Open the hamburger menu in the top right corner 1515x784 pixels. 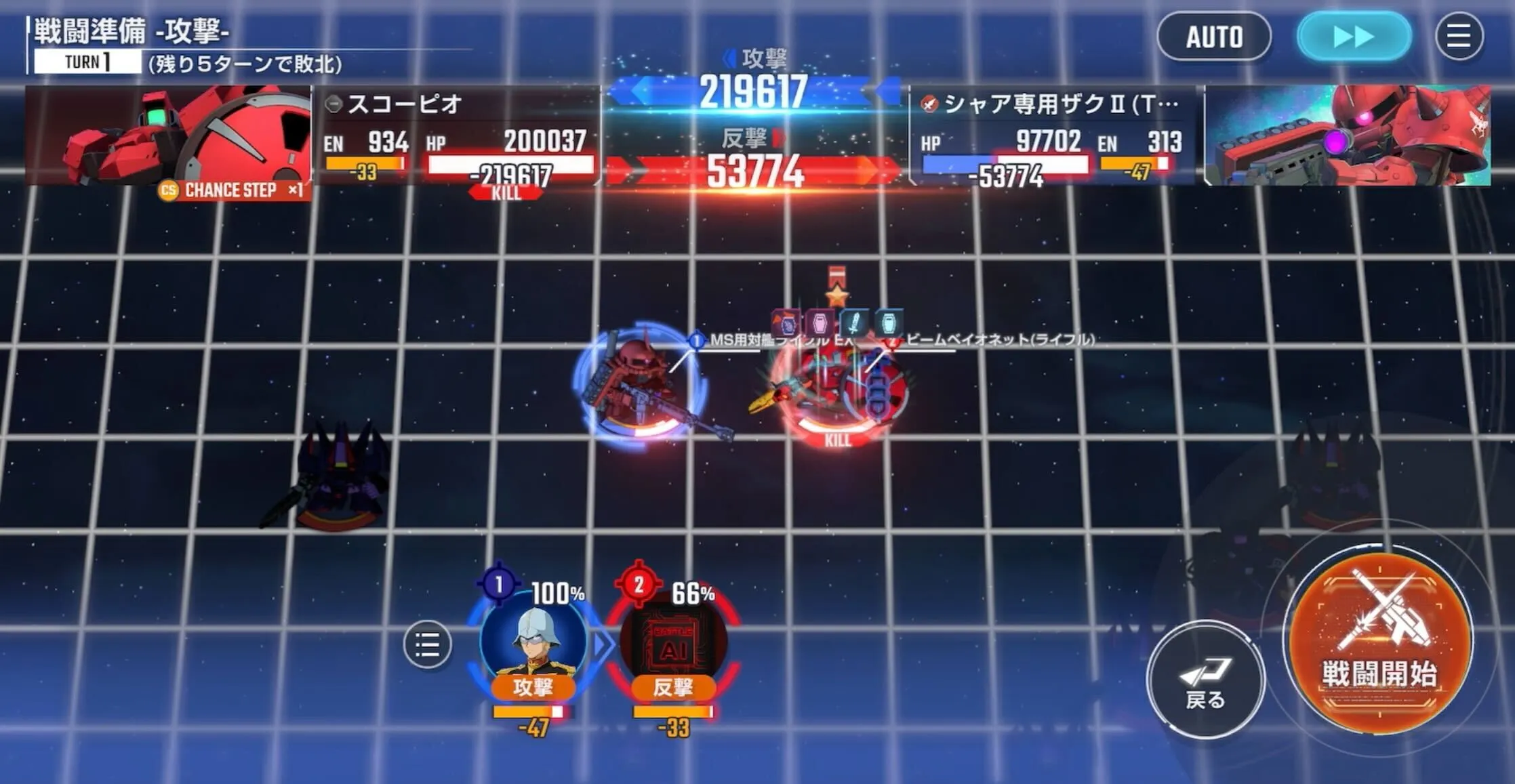tap(1457, 37)
